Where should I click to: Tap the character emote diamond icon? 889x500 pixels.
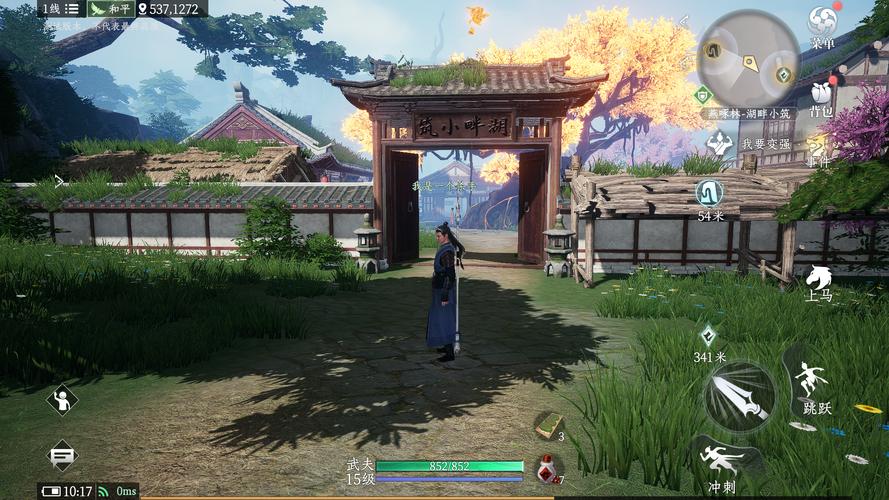(62, 400)
